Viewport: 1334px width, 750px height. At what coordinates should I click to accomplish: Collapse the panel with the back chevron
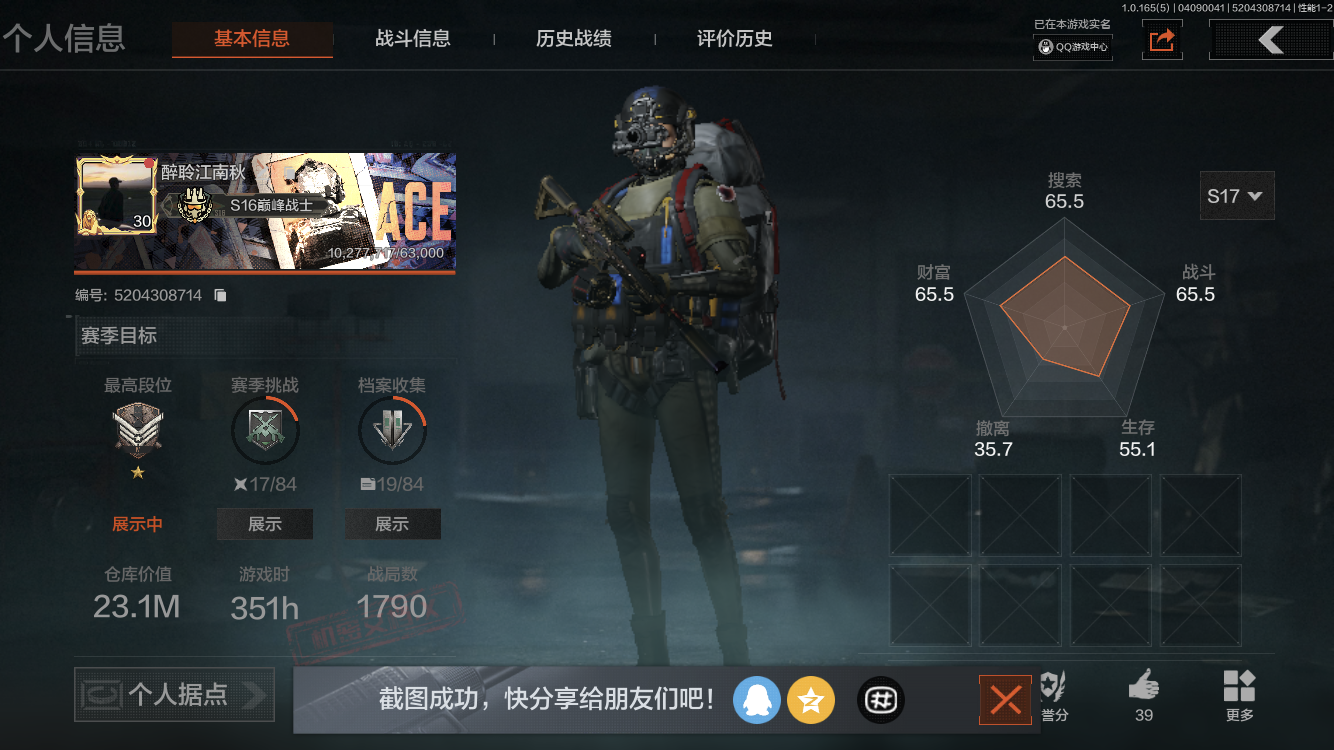tap(1271, 40)
